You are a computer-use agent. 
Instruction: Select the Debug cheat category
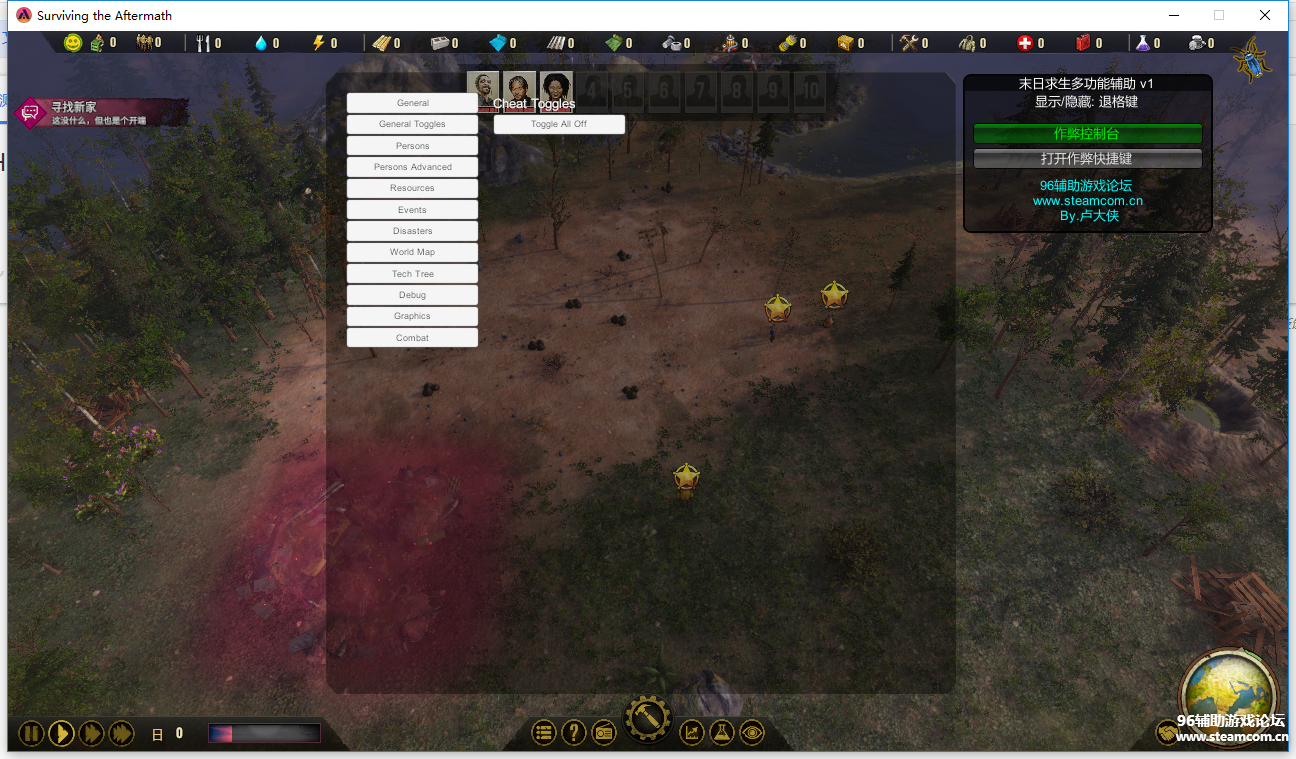[412, 295]
